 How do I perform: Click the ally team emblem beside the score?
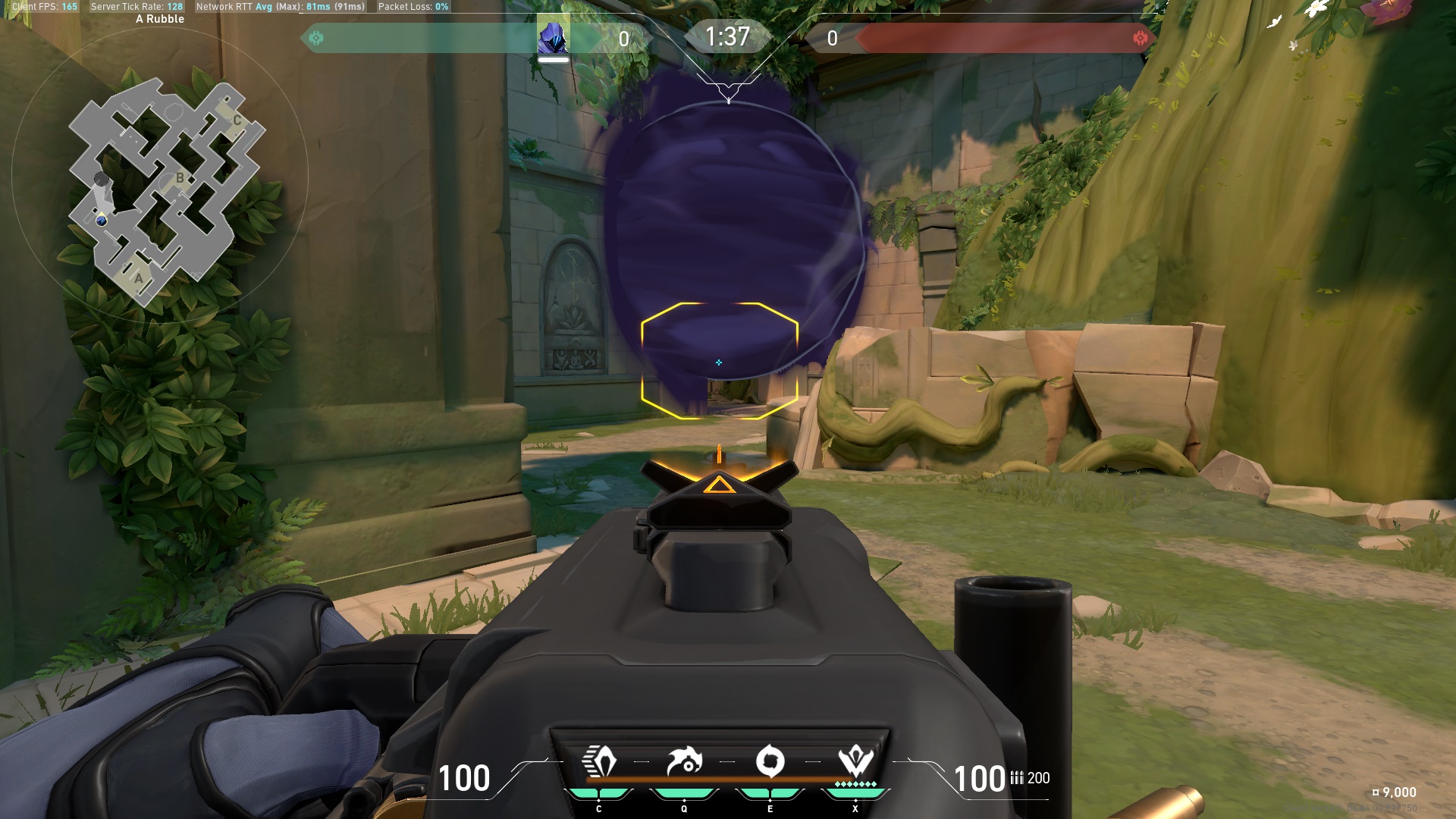(x=317, y=36)
